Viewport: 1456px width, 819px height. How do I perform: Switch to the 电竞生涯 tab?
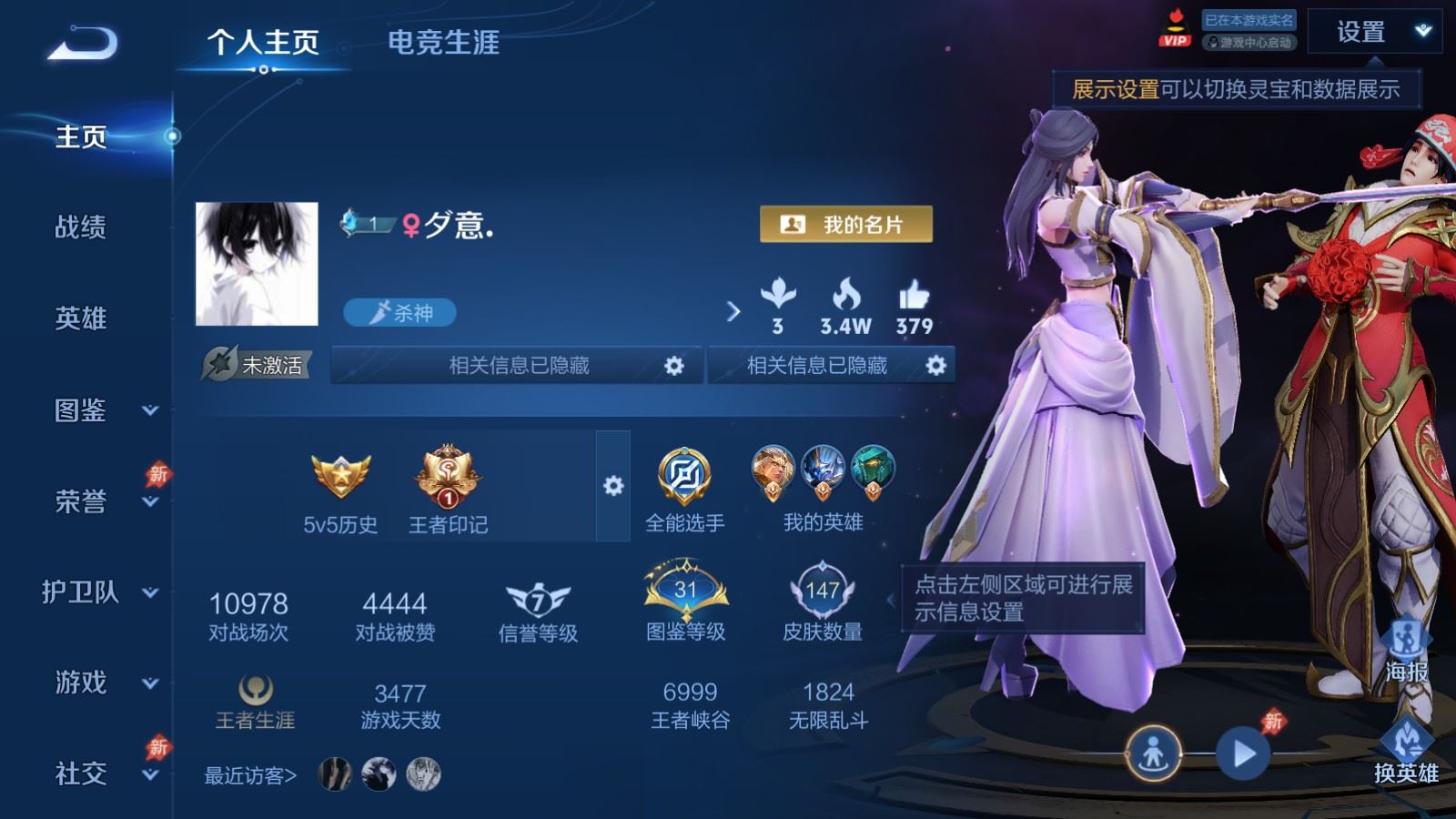(445, 43)
